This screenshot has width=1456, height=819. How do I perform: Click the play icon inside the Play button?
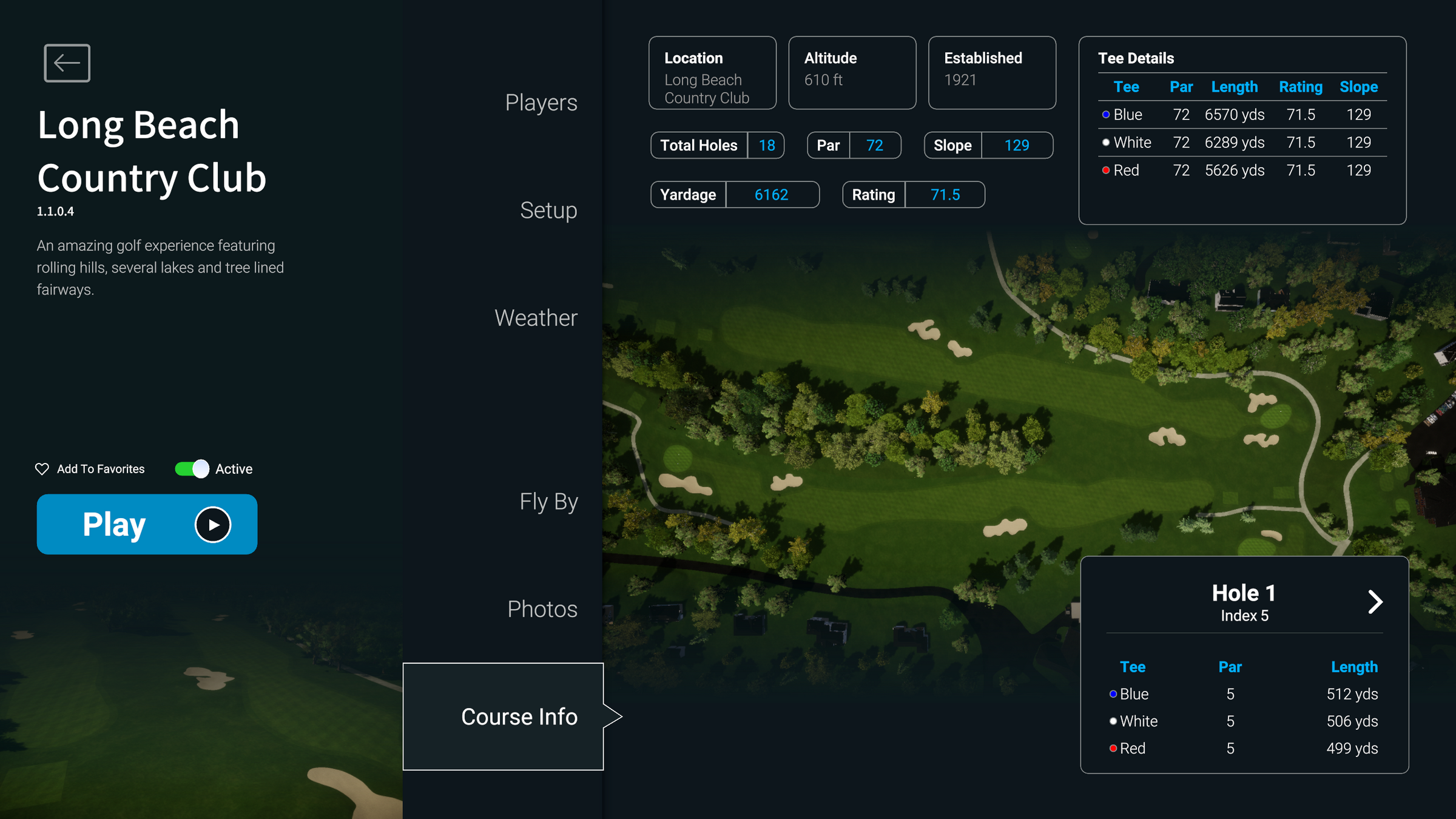coord(214,524)
